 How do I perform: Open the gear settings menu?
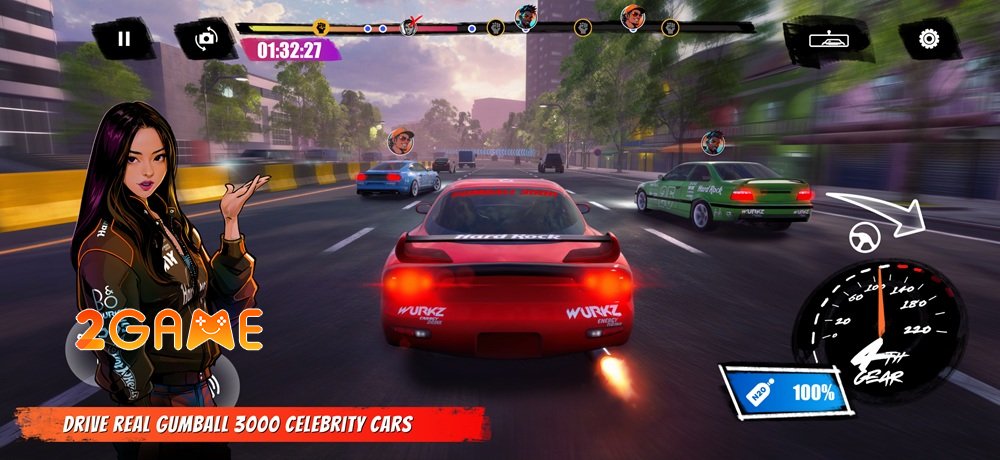[929, 40]
